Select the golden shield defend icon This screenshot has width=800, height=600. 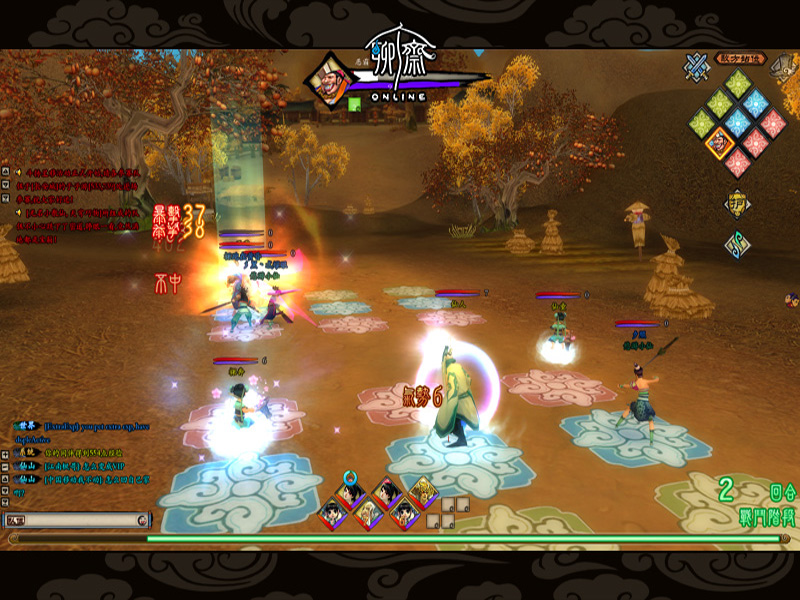pos(737,205)
